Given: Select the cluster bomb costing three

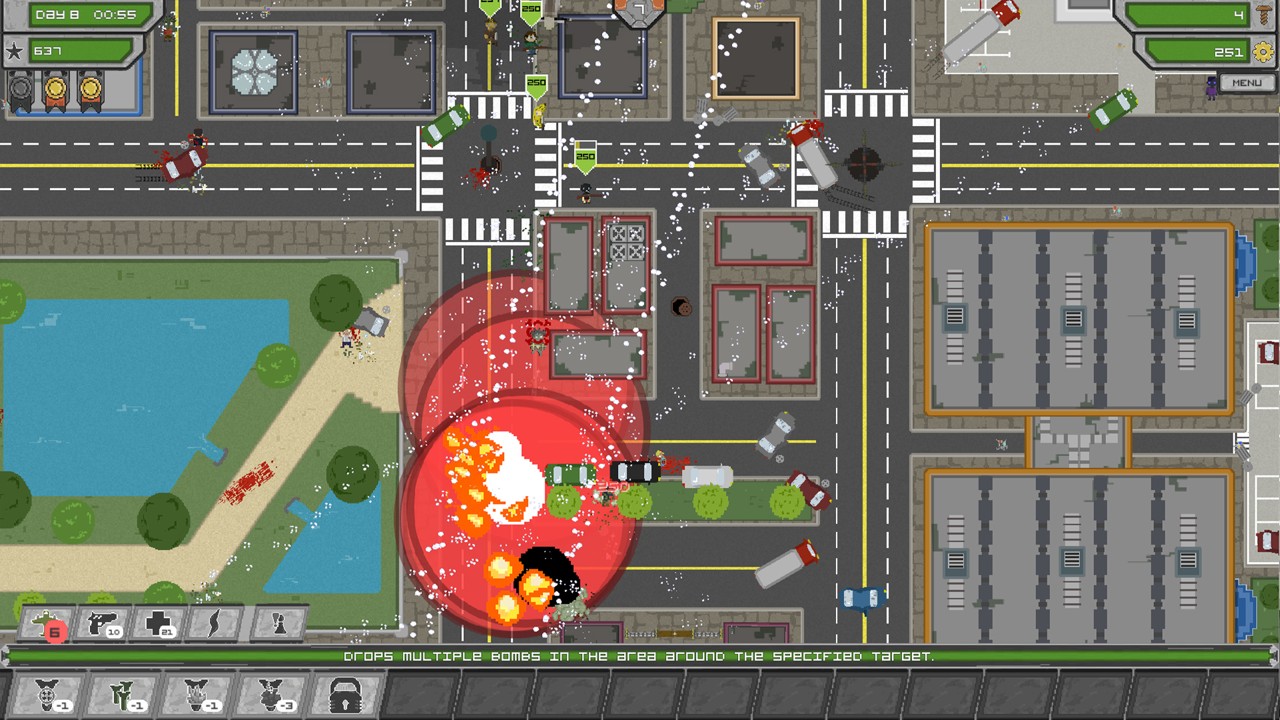Looking at the screenshot, I should point(271,693).
